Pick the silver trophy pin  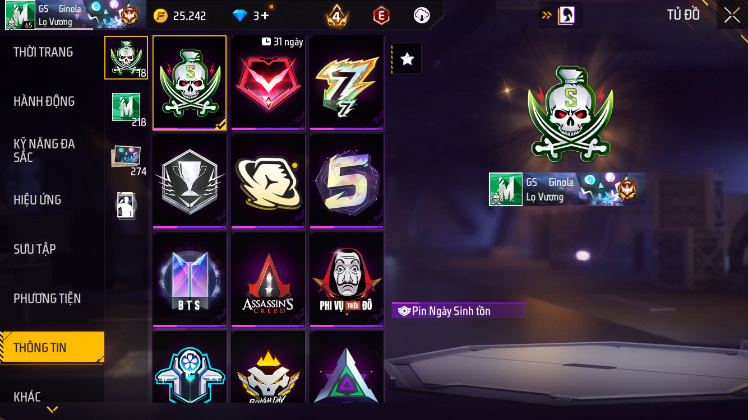pyautogui.click(x=189, y=180)
